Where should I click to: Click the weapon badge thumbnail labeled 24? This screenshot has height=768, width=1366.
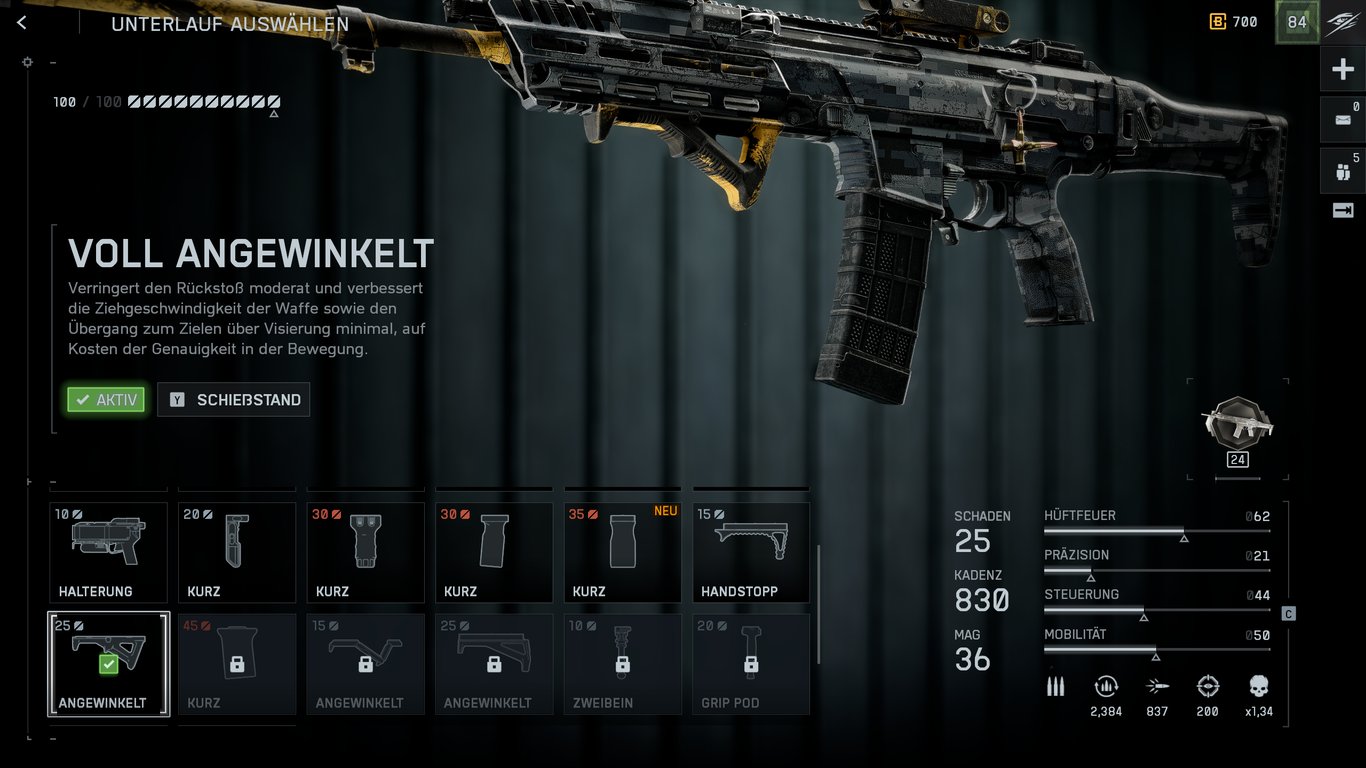pyautogui.click(x=1237, y=428)
